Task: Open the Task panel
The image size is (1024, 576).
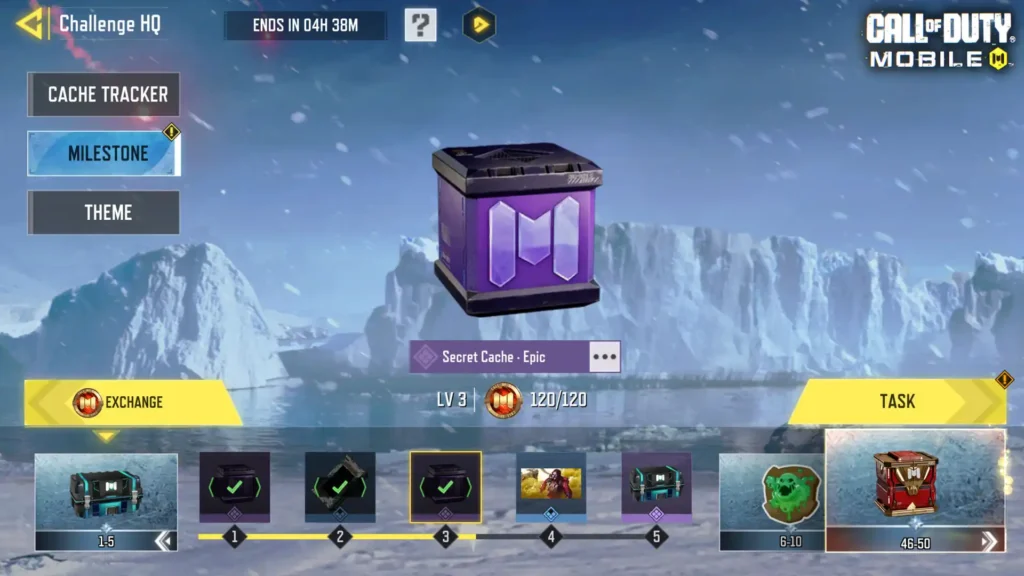Action: (x=897, y=401)
